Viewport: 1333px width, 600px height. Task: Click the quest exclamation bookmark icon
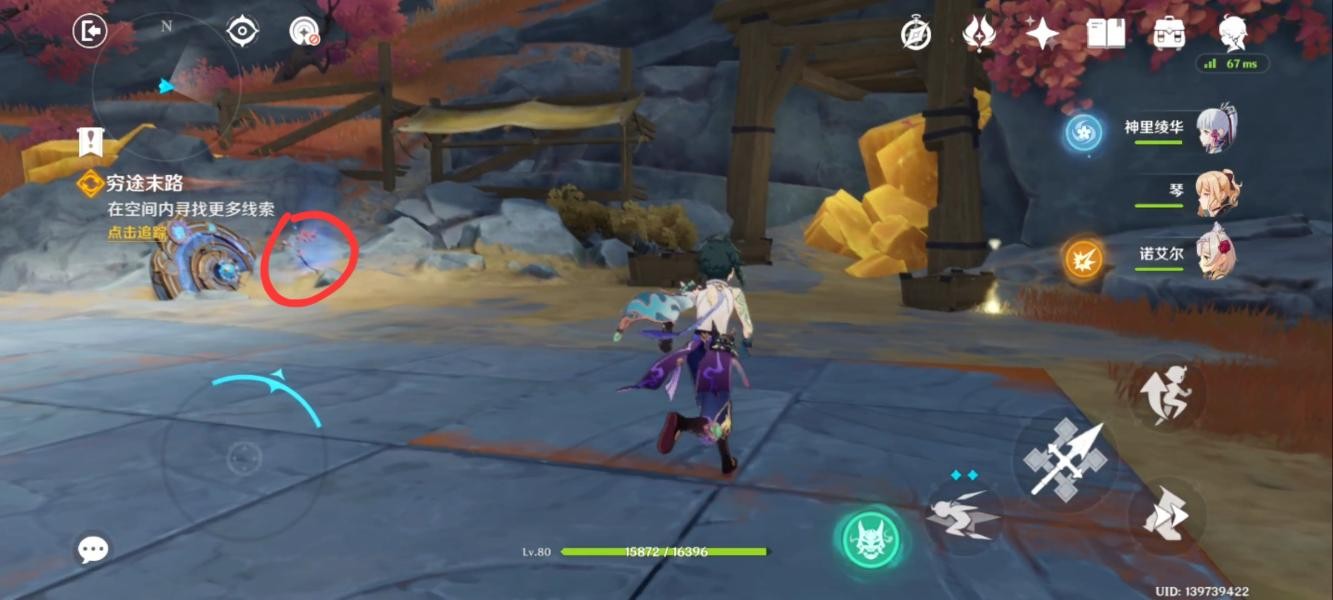(91, 142)
